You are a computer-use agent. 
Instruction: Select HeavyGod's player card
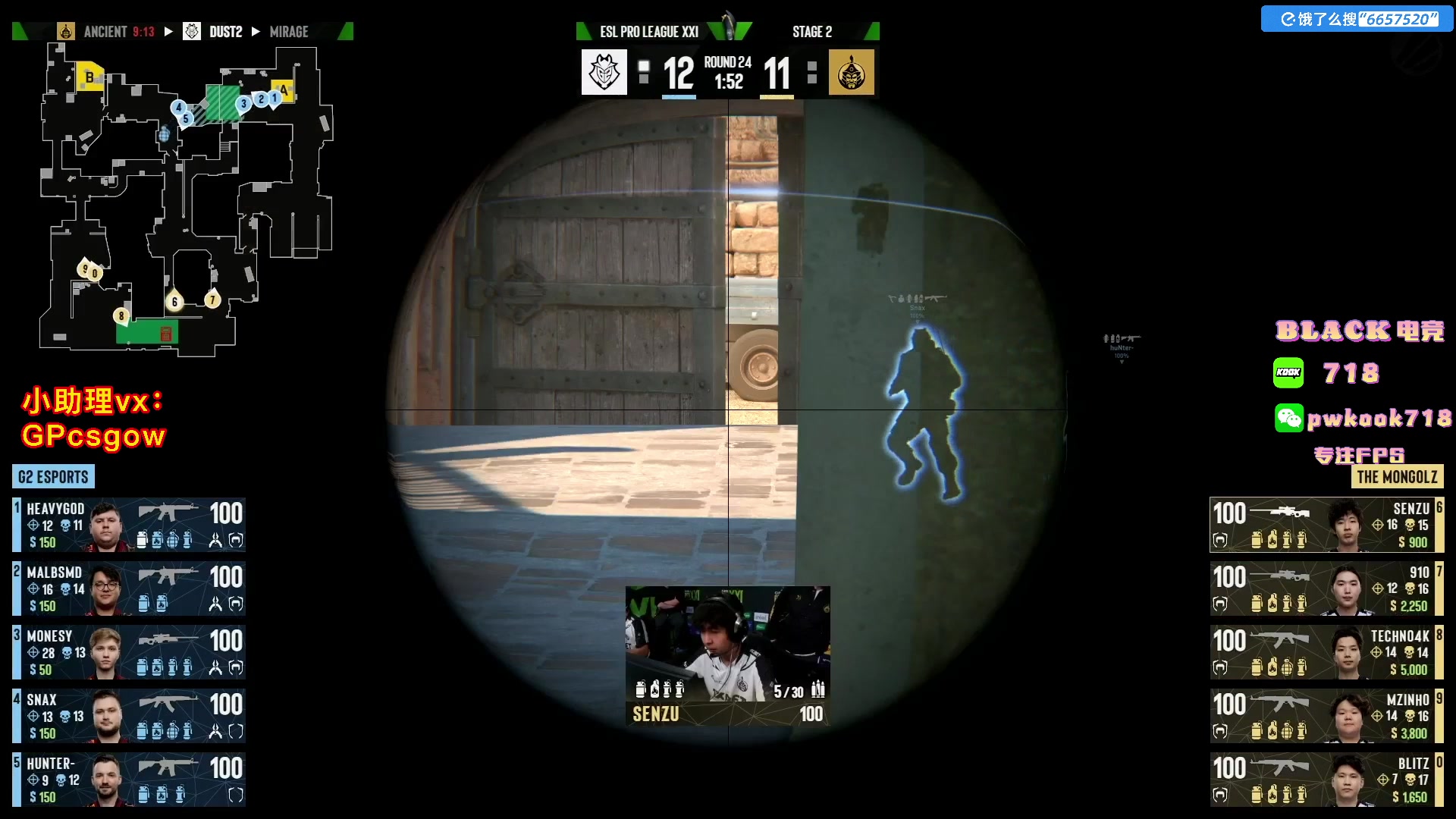tap(129, 525)
